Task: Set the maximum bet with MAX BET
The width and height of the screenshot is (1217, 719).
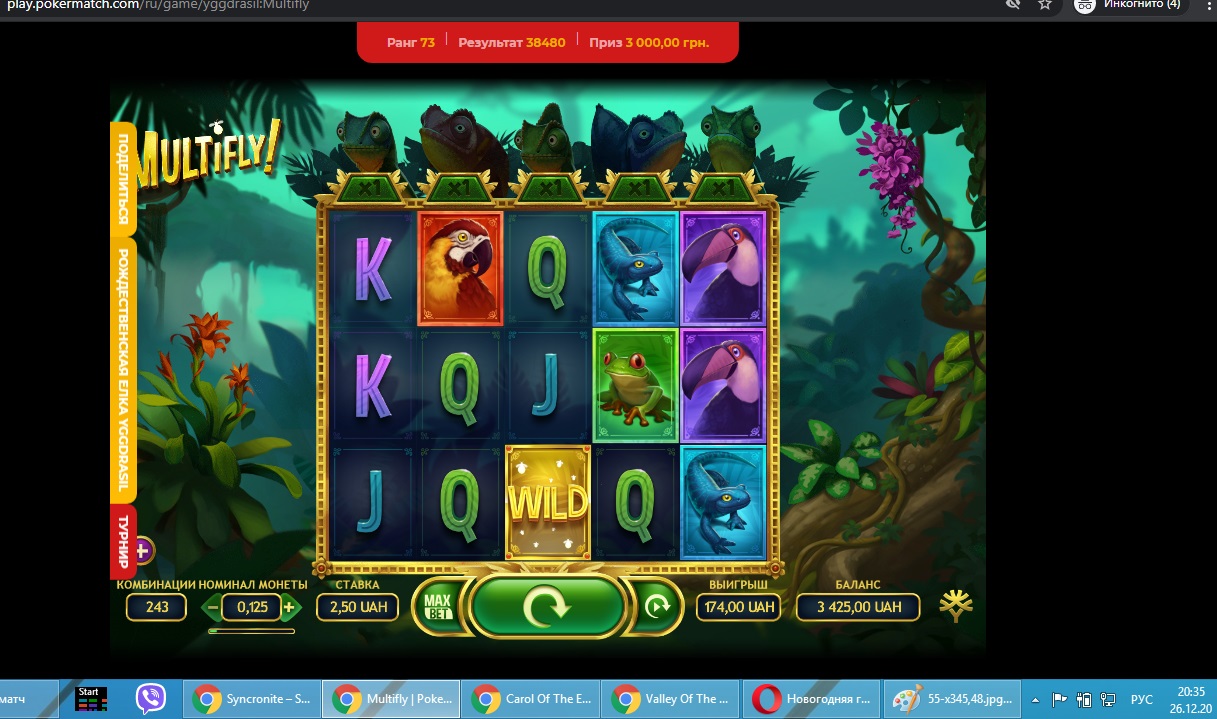Action: point(438,606)
